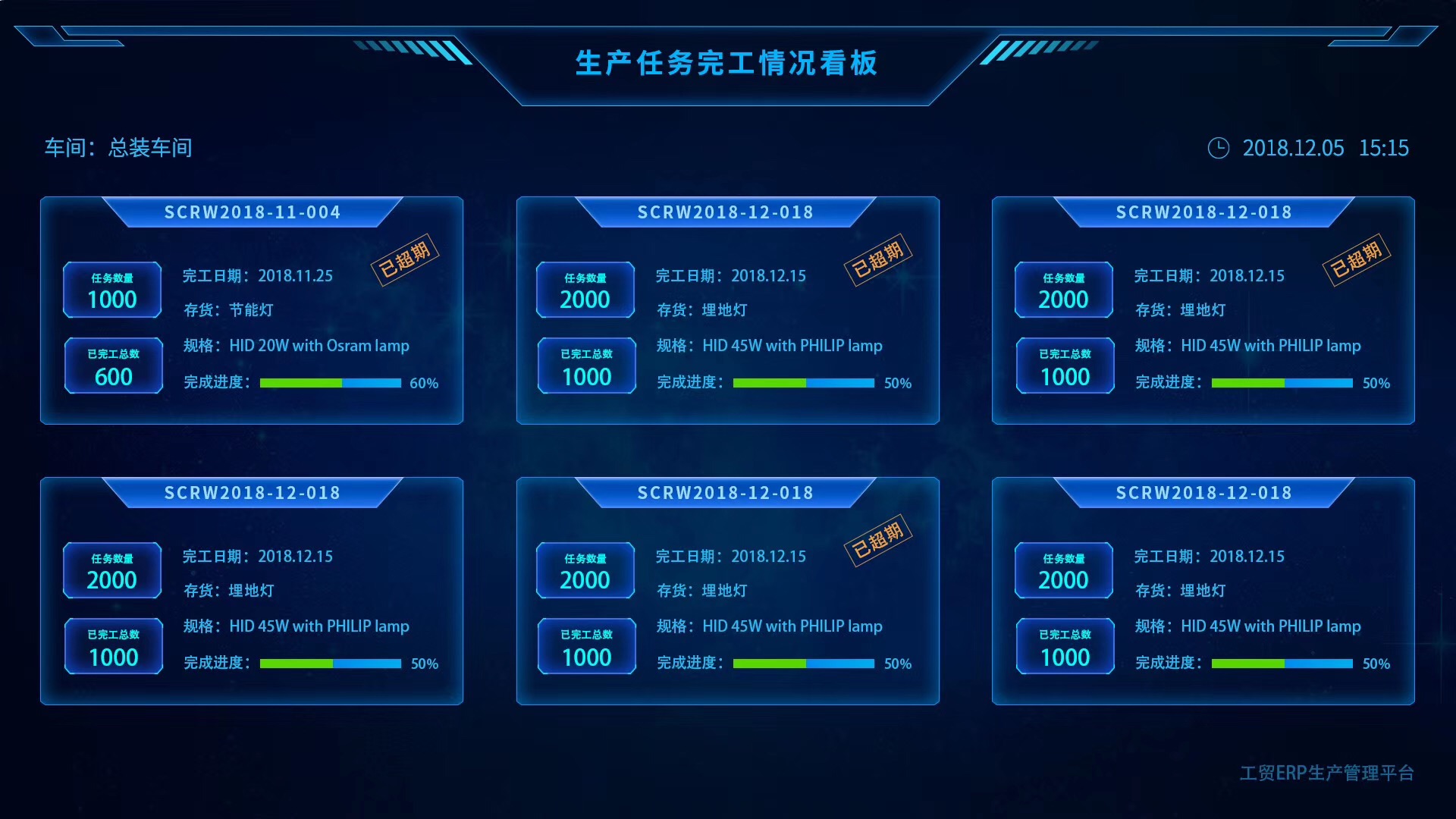1456x819 pixels.
Task: Click the 已完工总数 badge on the bottom middle card
Action: (585, 646)
